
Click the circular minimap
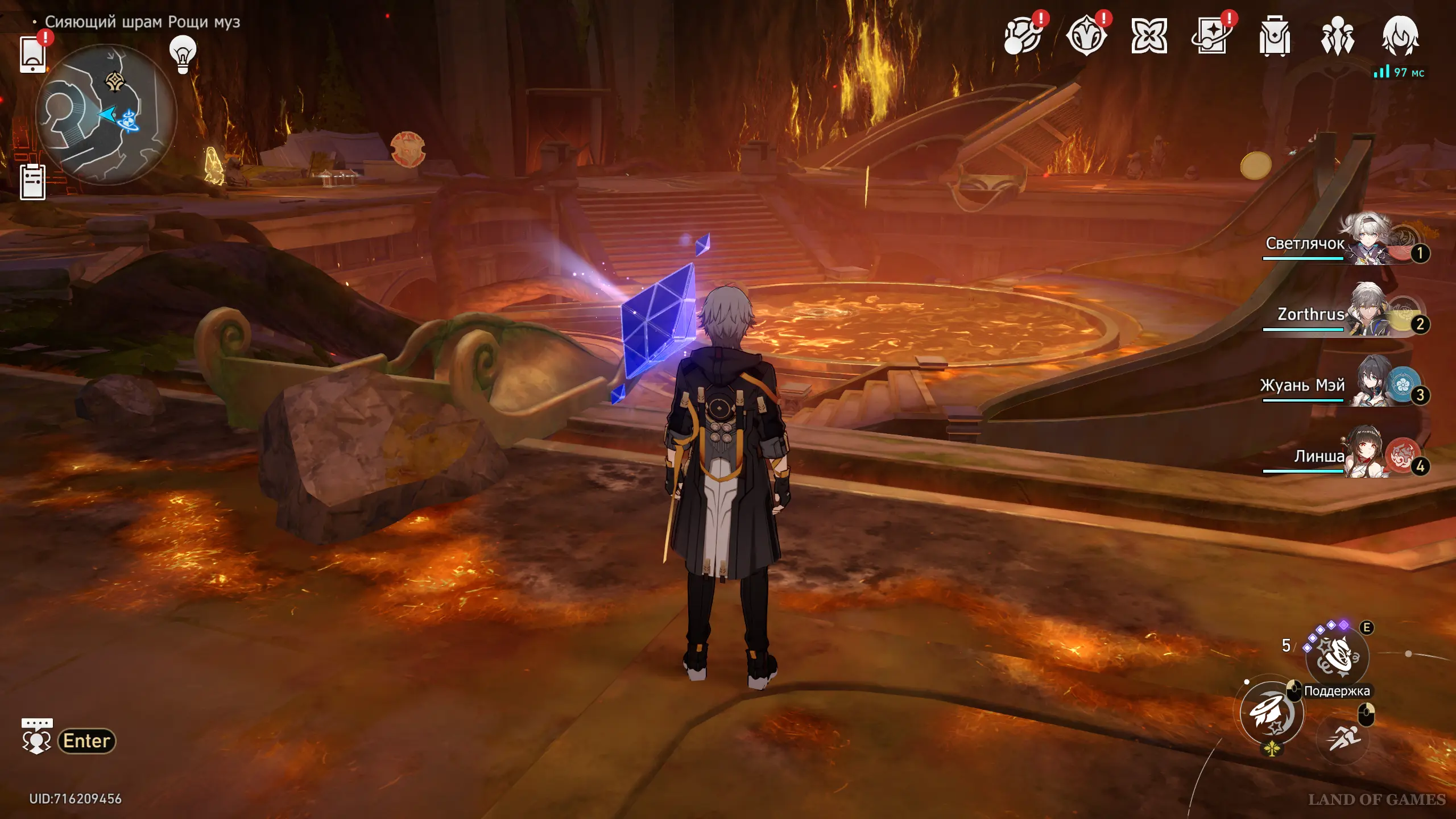point(106,114)
